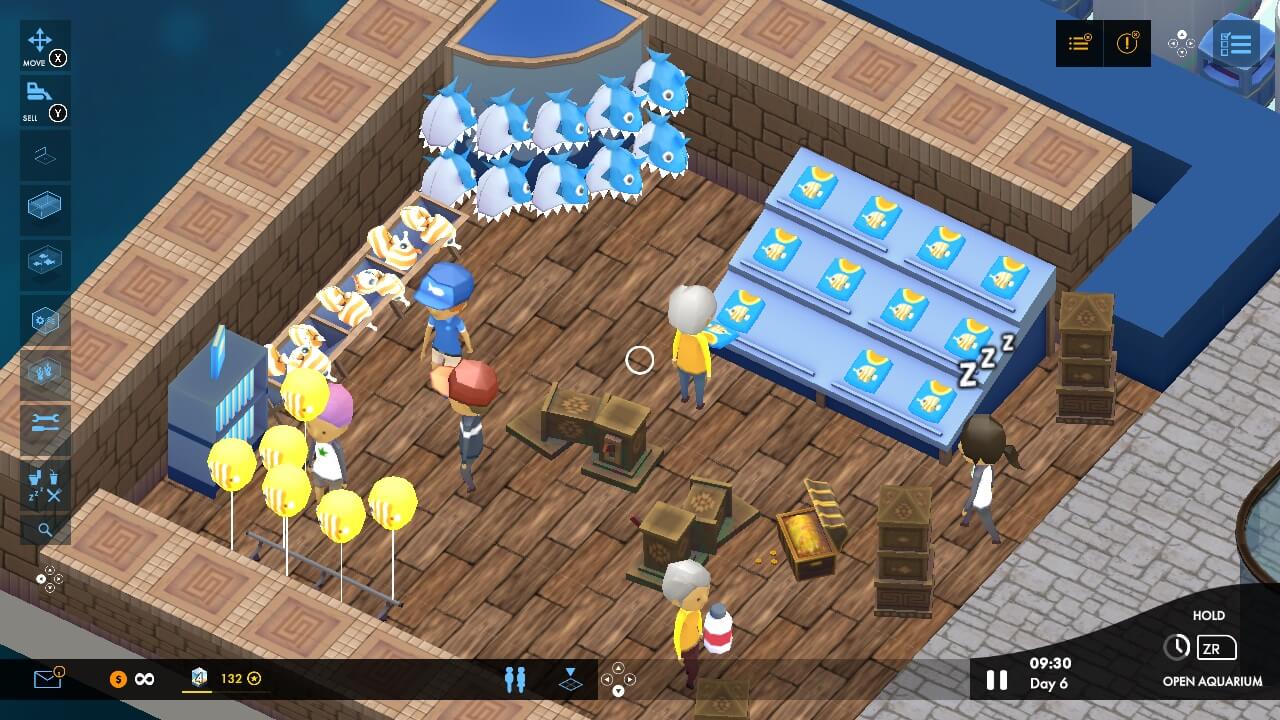Viewport: 1280px width, 720px height.
Task: View the objectives list in the top right
Action: [x=1078, y=44]
